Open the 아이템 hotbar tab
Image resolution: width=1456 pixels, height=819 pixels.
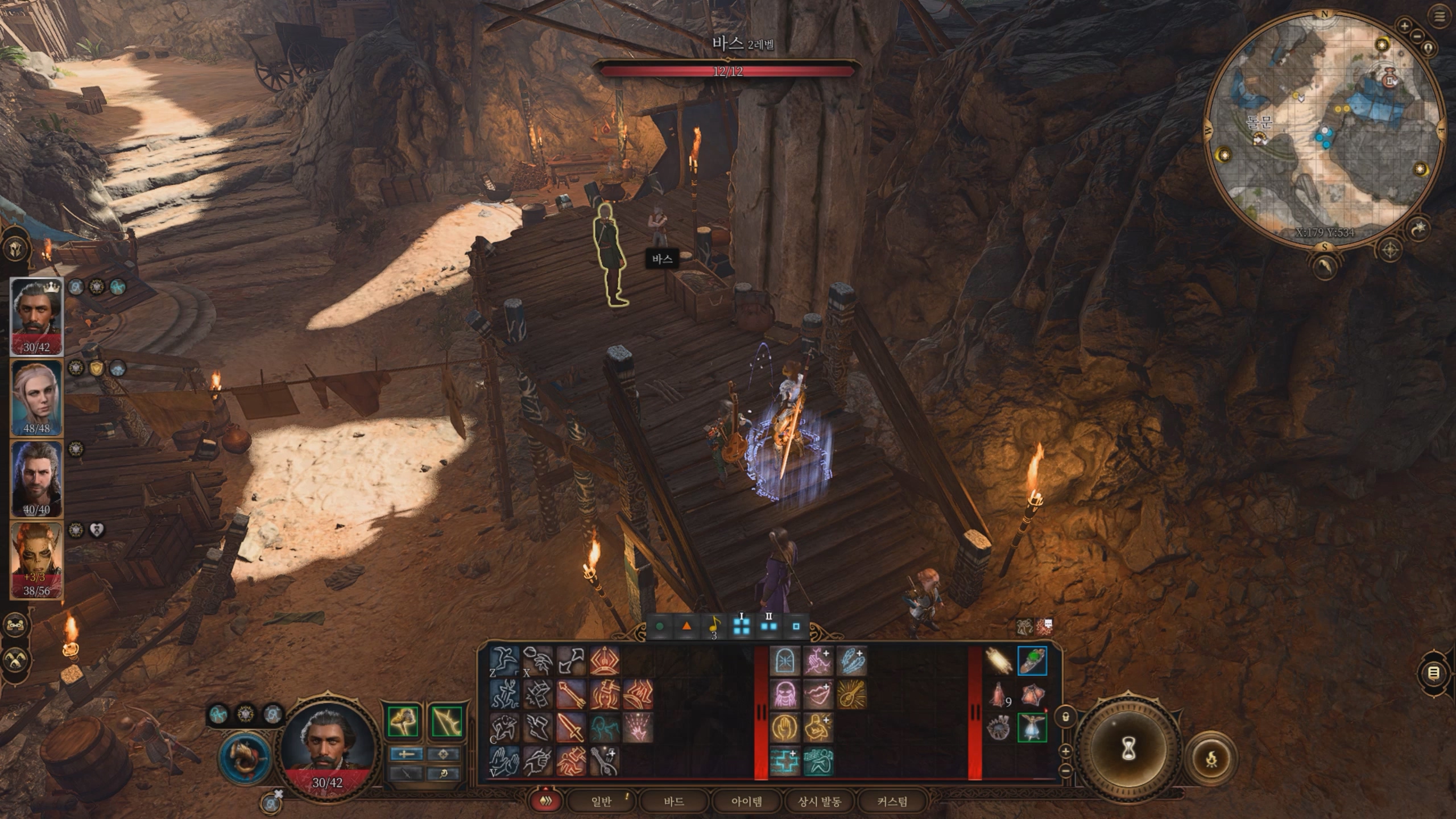[746, 802]
